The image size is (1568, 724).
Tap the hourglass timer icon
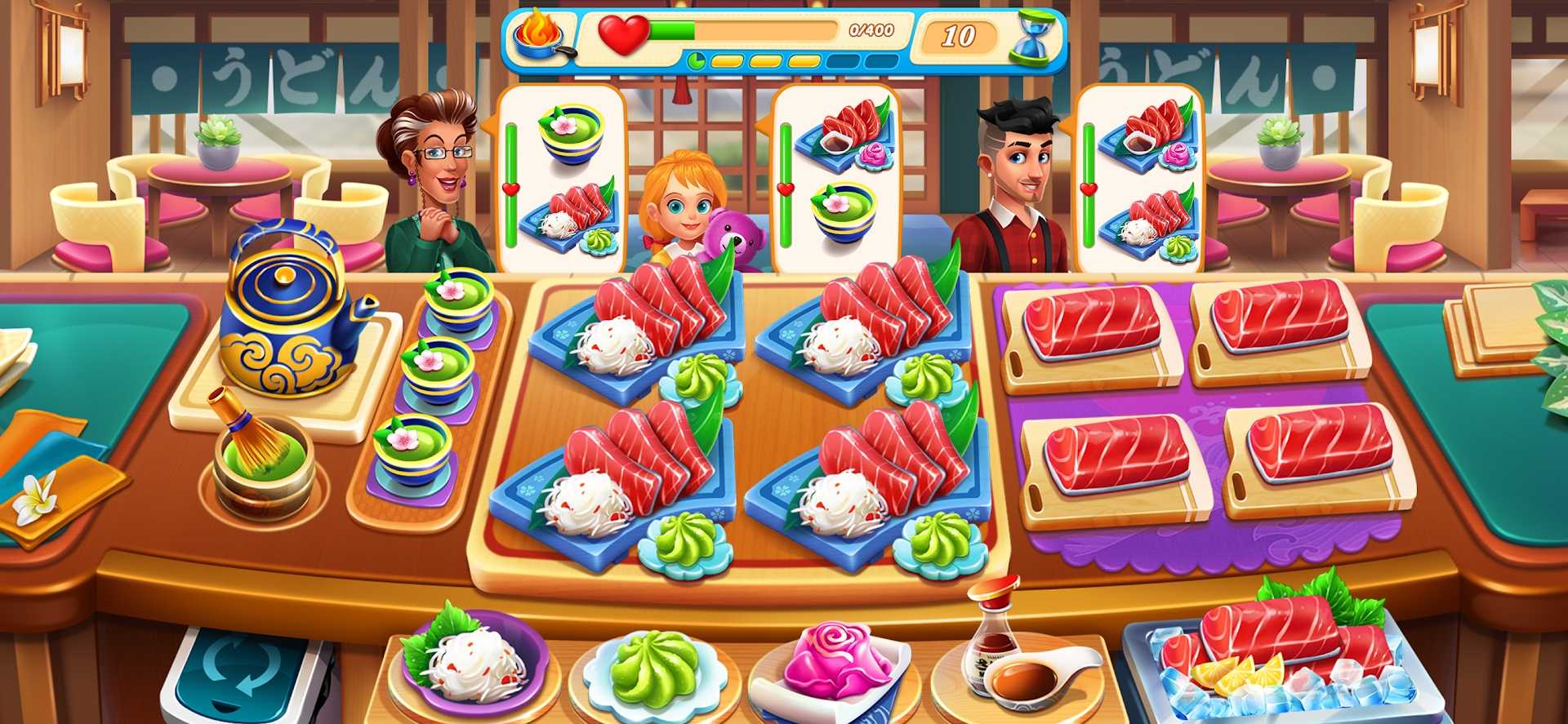[x=1031, y=36]
